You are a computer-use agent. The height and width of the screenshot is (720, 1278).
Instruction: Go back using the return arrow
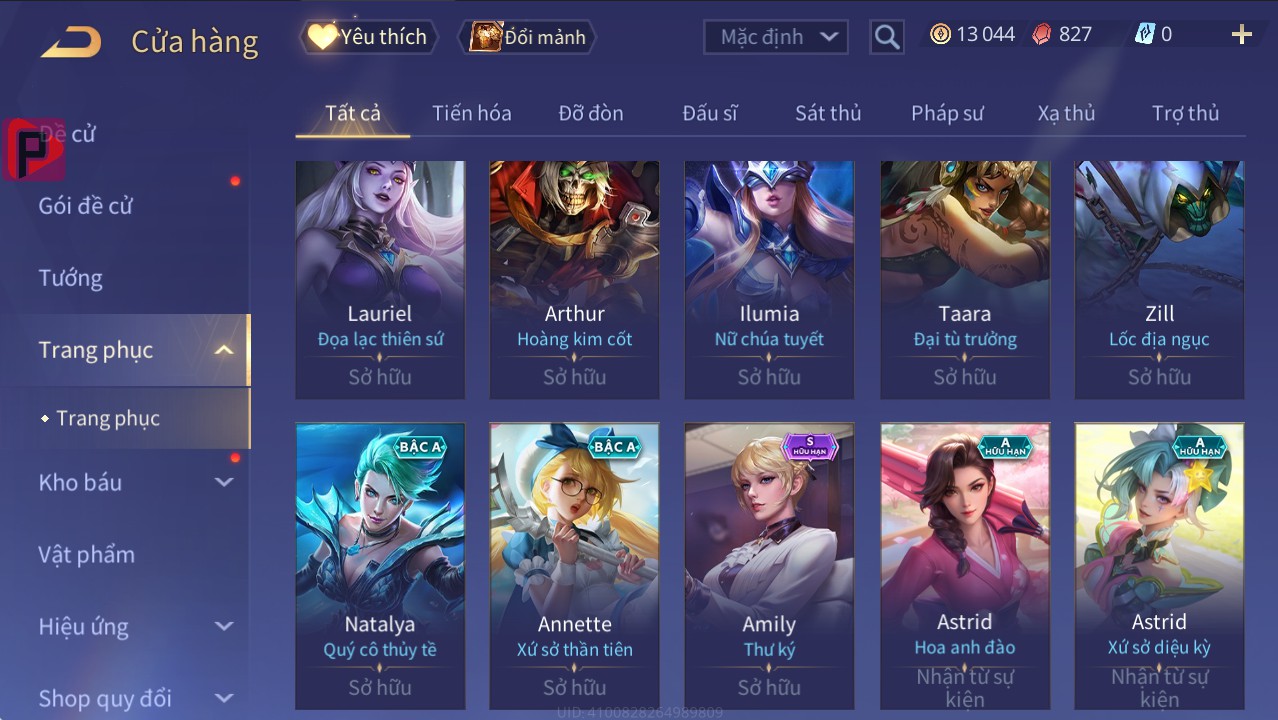point(71,42)
